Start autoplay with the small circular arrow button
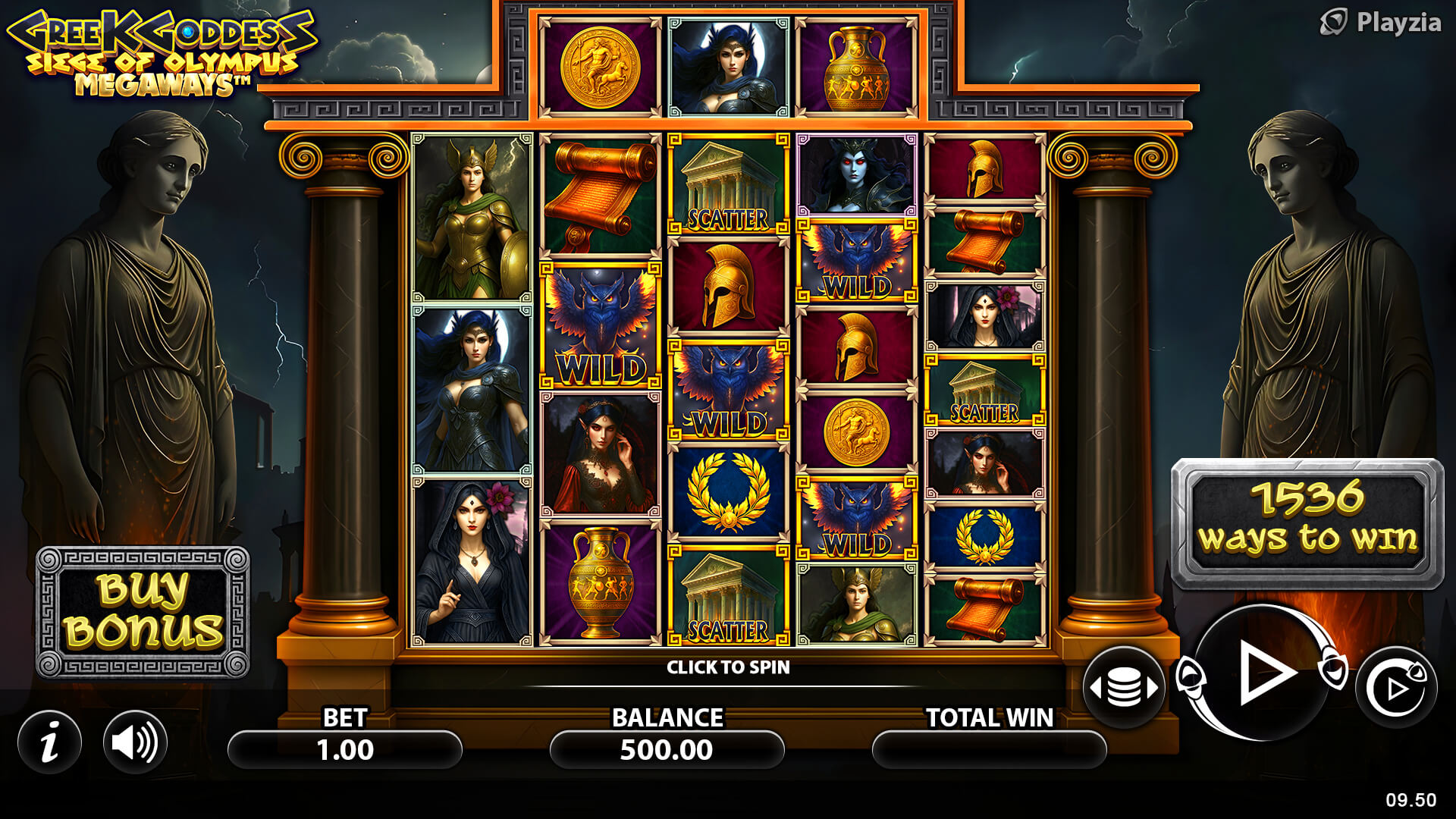The width and height of the screenshot is (1456, 819). [x=1396, y=688]
